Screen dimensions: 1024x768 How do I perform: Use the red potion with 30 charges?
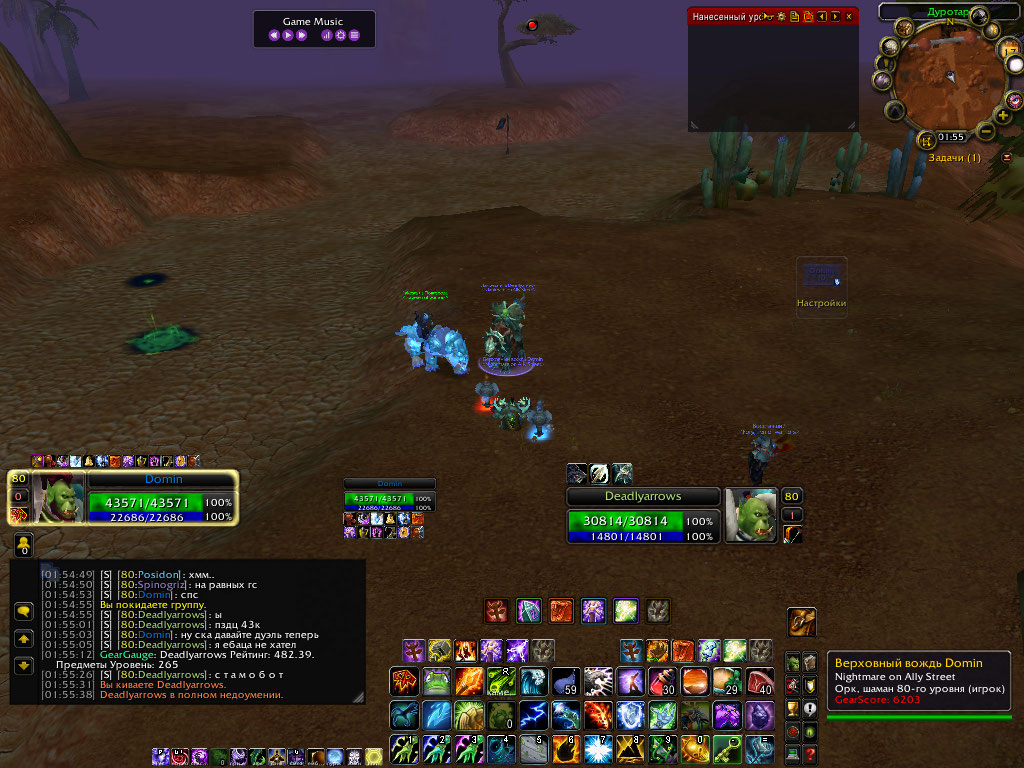tap(663, 682)
